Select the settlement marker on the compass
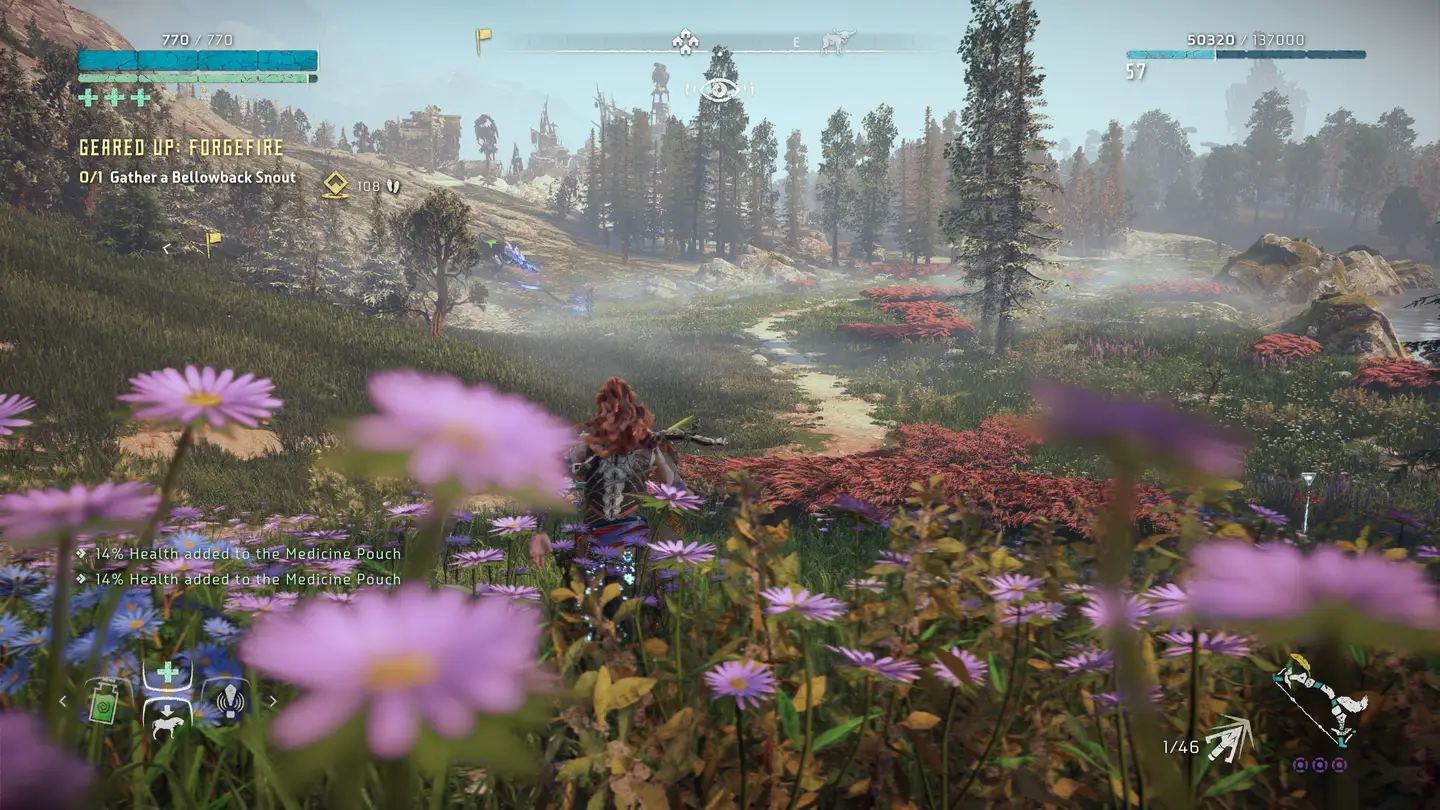Image resolution: width=1440 pixels, height=810 pixels. [x=684, y=42]
